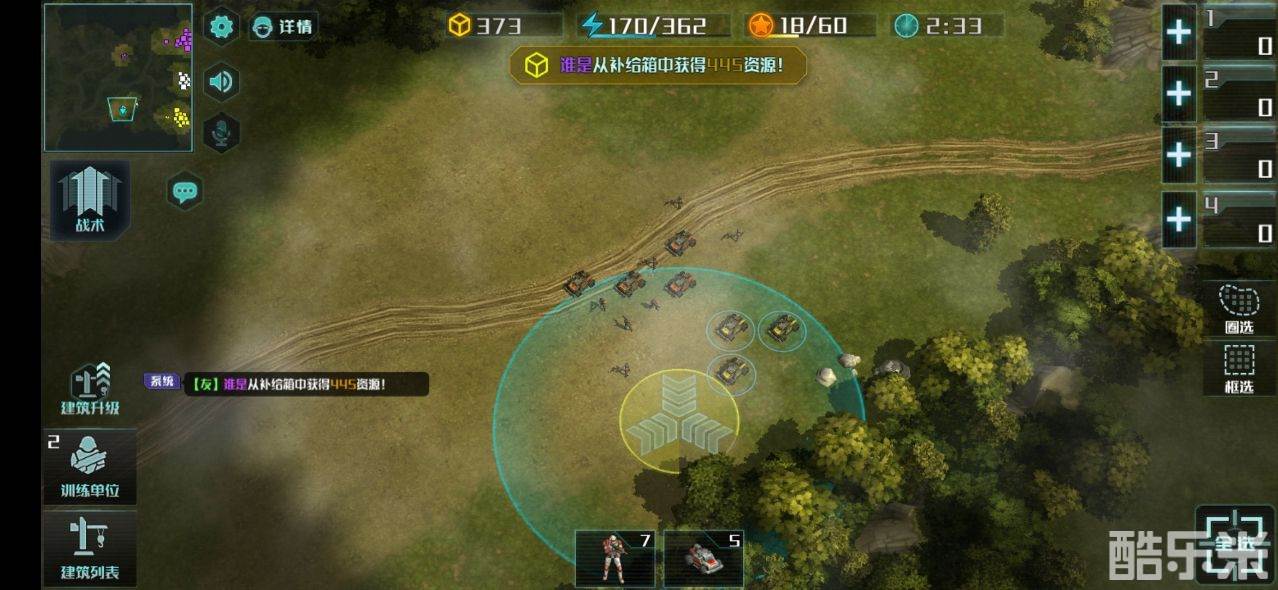
Task: Select the infantry soldier unit card
Action: tap(614, 558)
